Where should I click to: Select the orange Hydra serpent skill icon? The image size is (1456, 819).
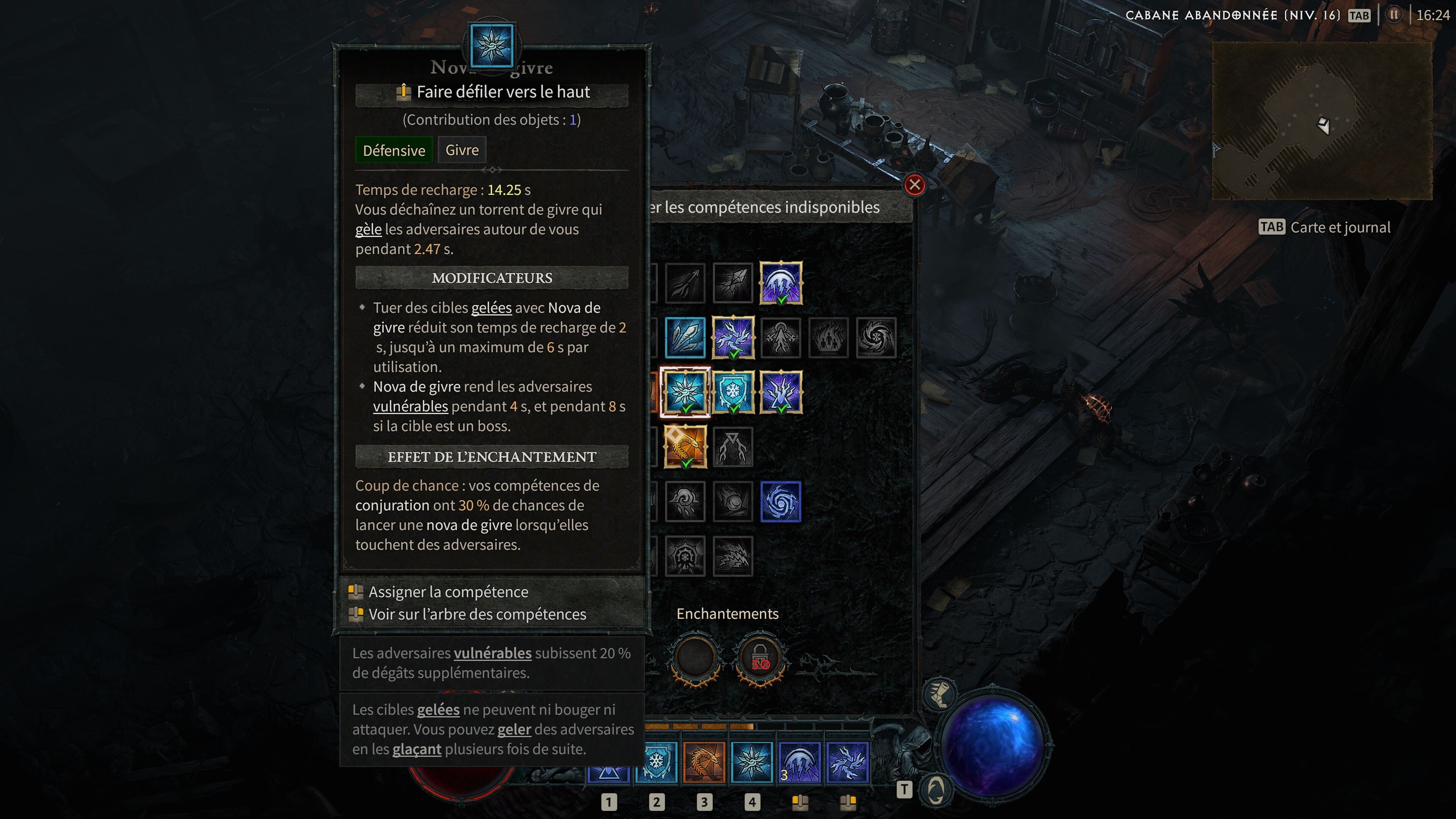click(x=686, y=447)
